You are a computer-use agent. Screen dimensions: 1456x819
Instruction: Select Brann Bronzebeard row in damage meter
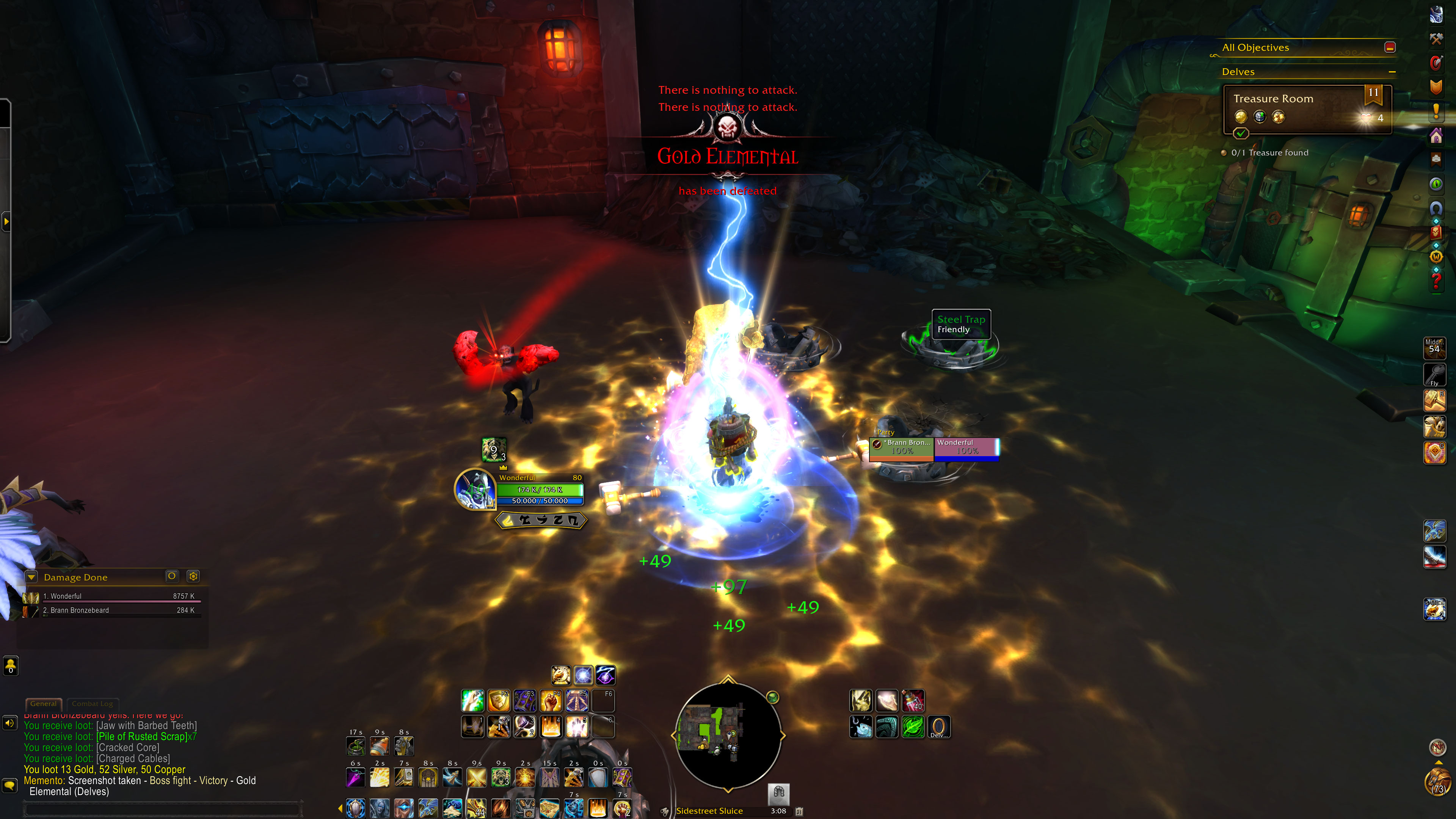click(x=113, y=610)
